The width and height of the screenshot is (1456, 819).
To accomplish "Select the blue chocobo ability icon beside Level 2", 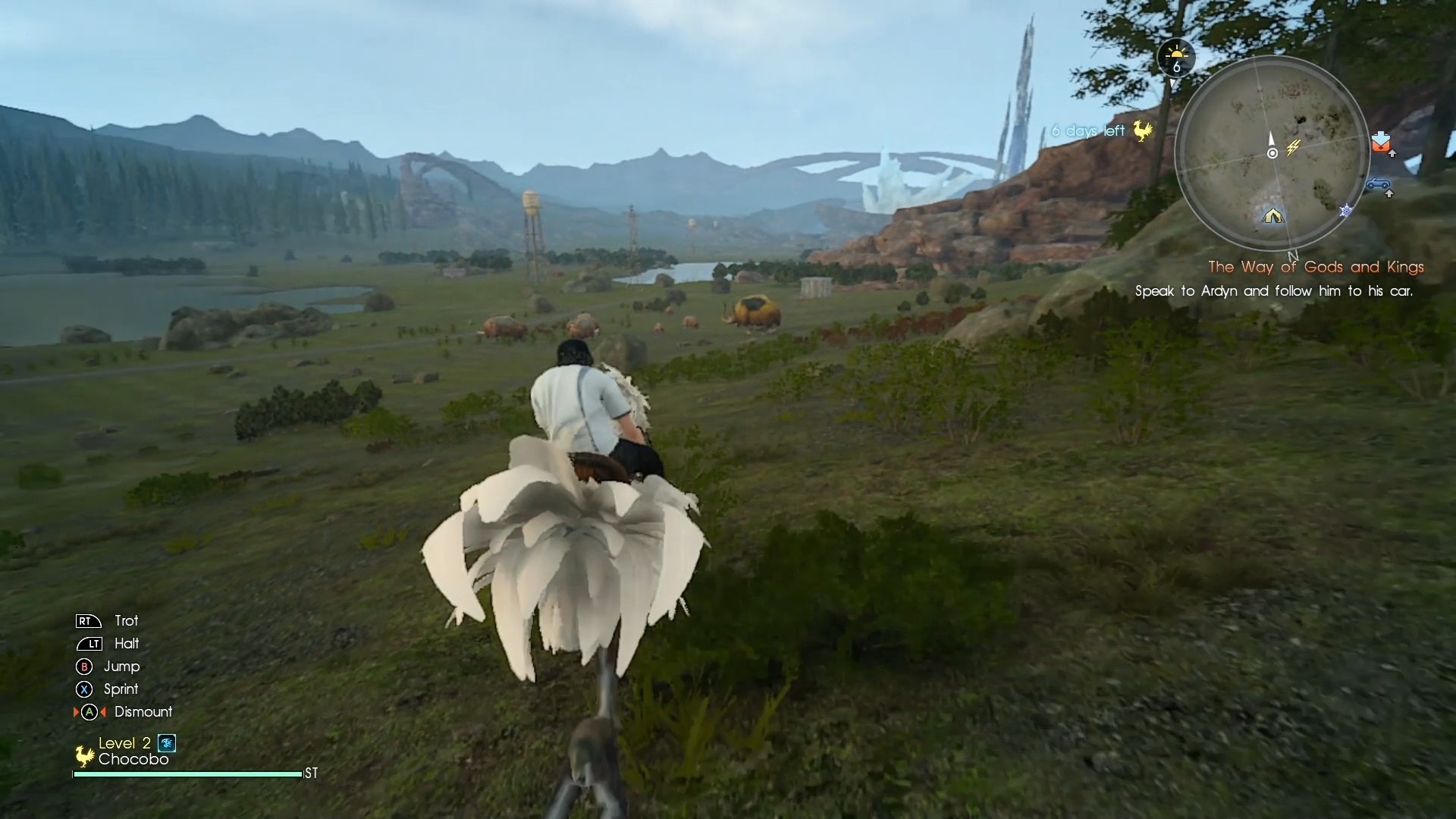I will point(167,743).
